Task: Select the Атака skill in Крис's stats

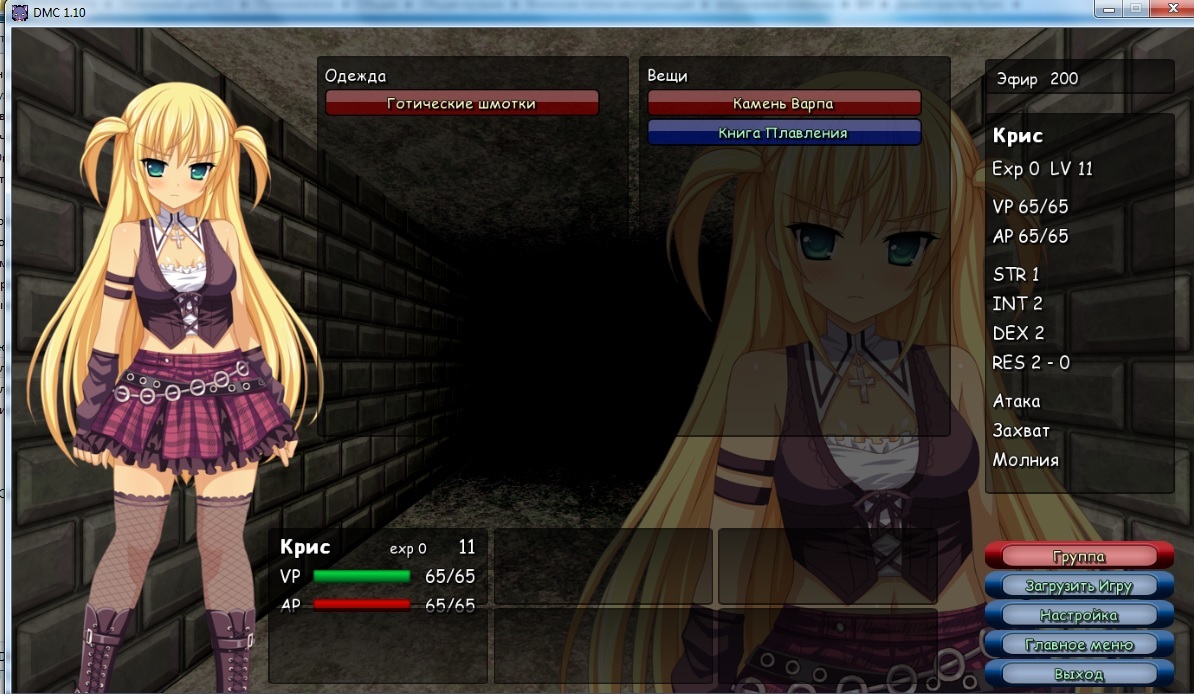Action: pos(1016,401)
